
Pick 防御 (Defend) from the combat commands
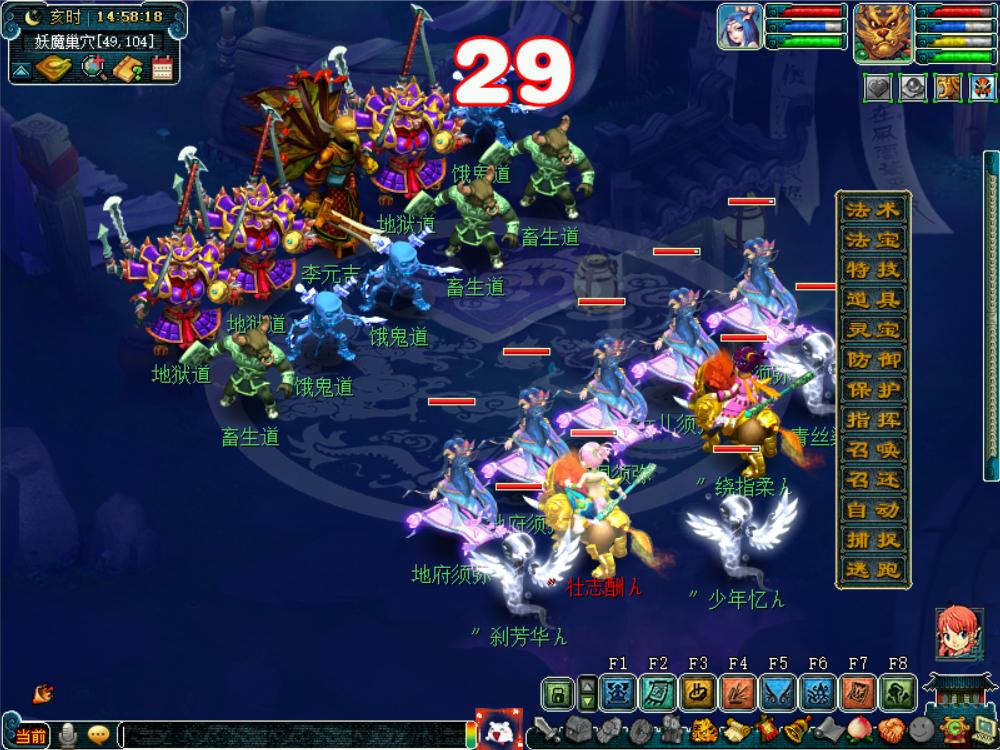[x=873, y=359]
